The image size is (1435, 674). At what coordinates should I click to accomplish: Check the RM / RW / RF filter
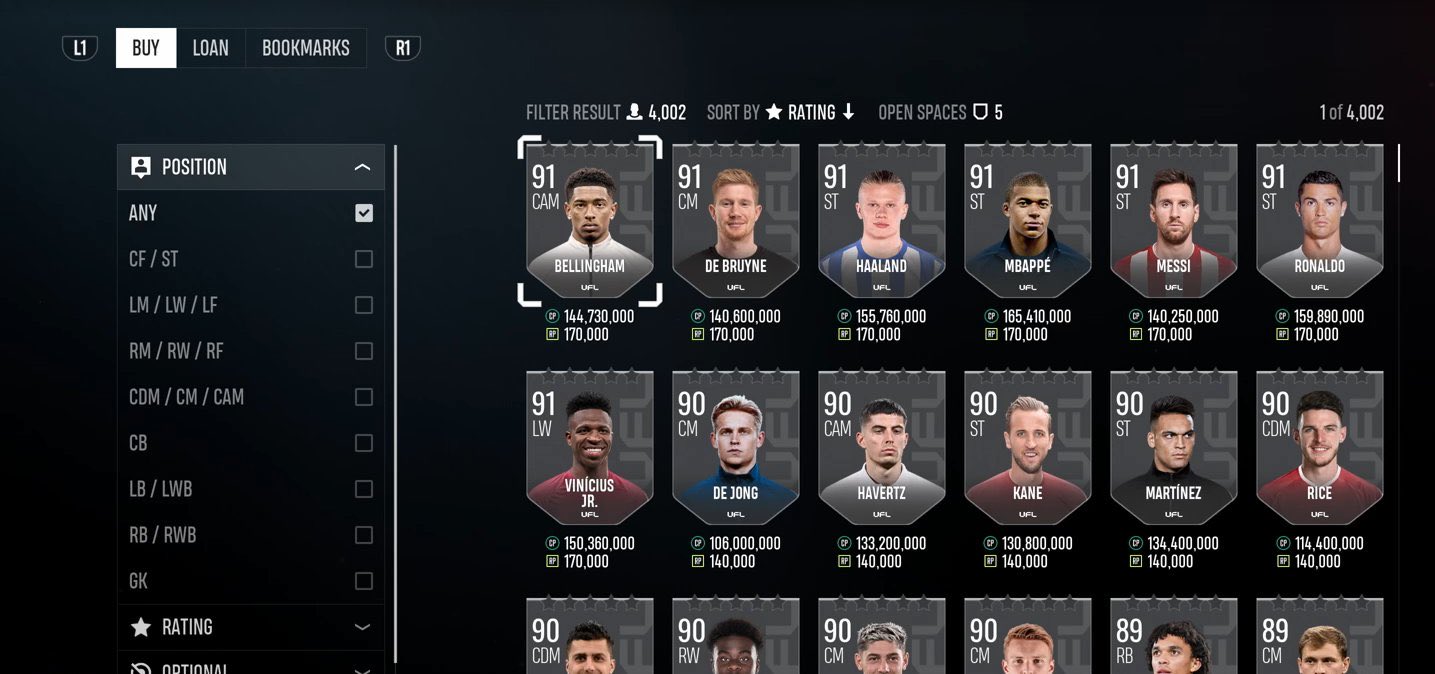click(364, 351)
